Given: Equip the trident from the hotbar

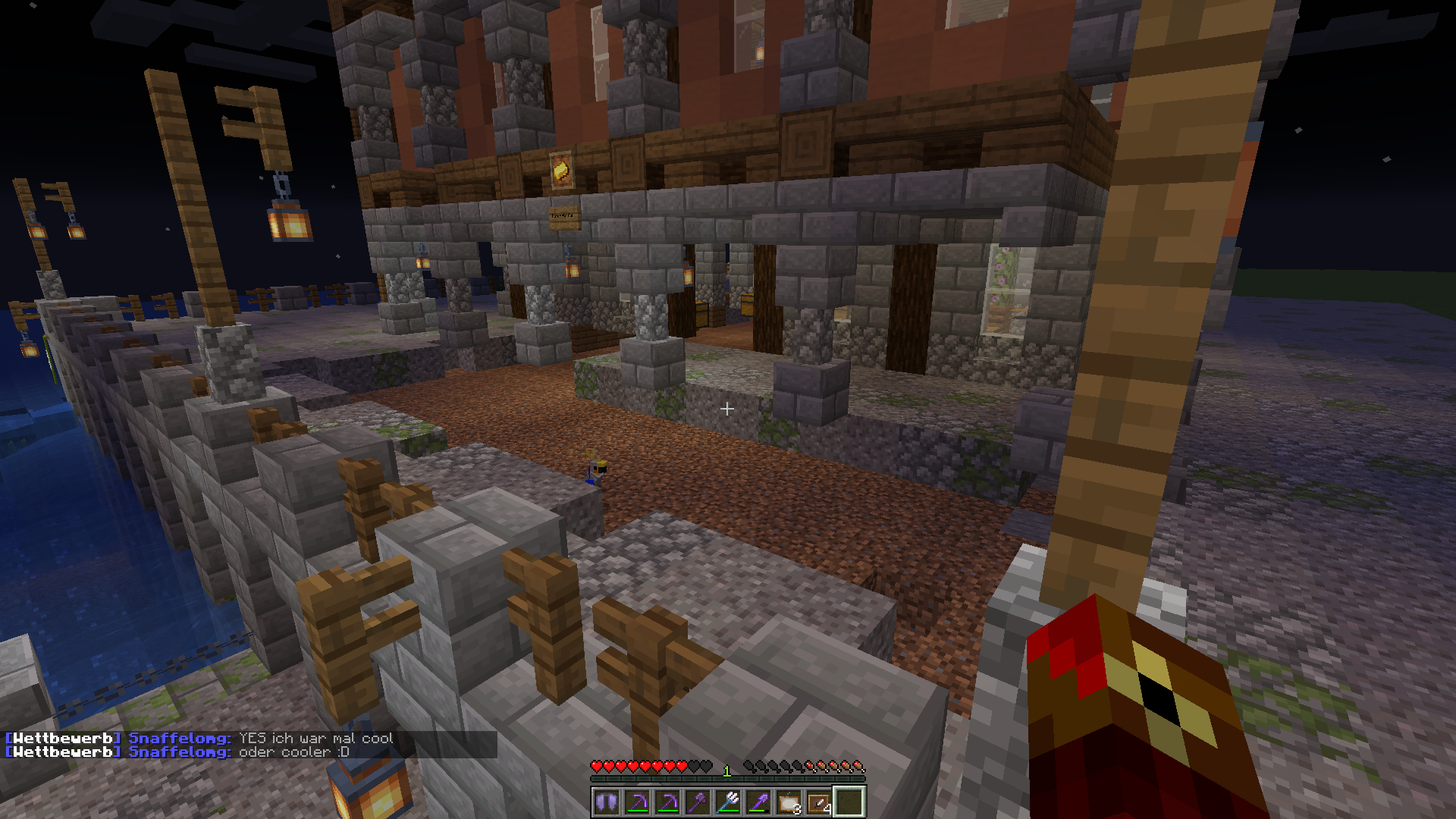Looking at the screenshot, I should (728, 802).
